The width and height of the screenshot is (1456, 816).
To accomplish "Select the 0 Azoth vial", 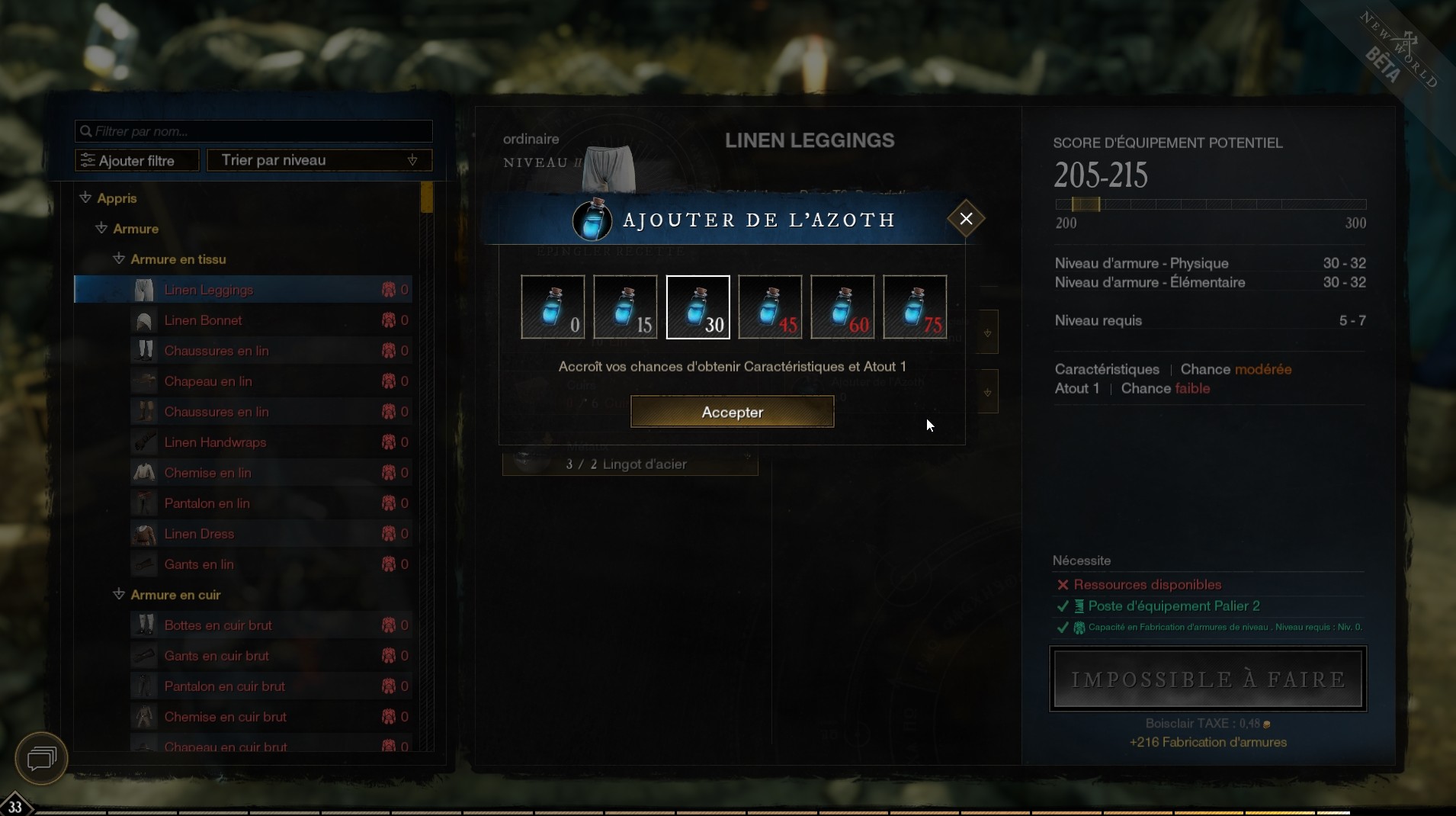I will click(x=551, y=307).
